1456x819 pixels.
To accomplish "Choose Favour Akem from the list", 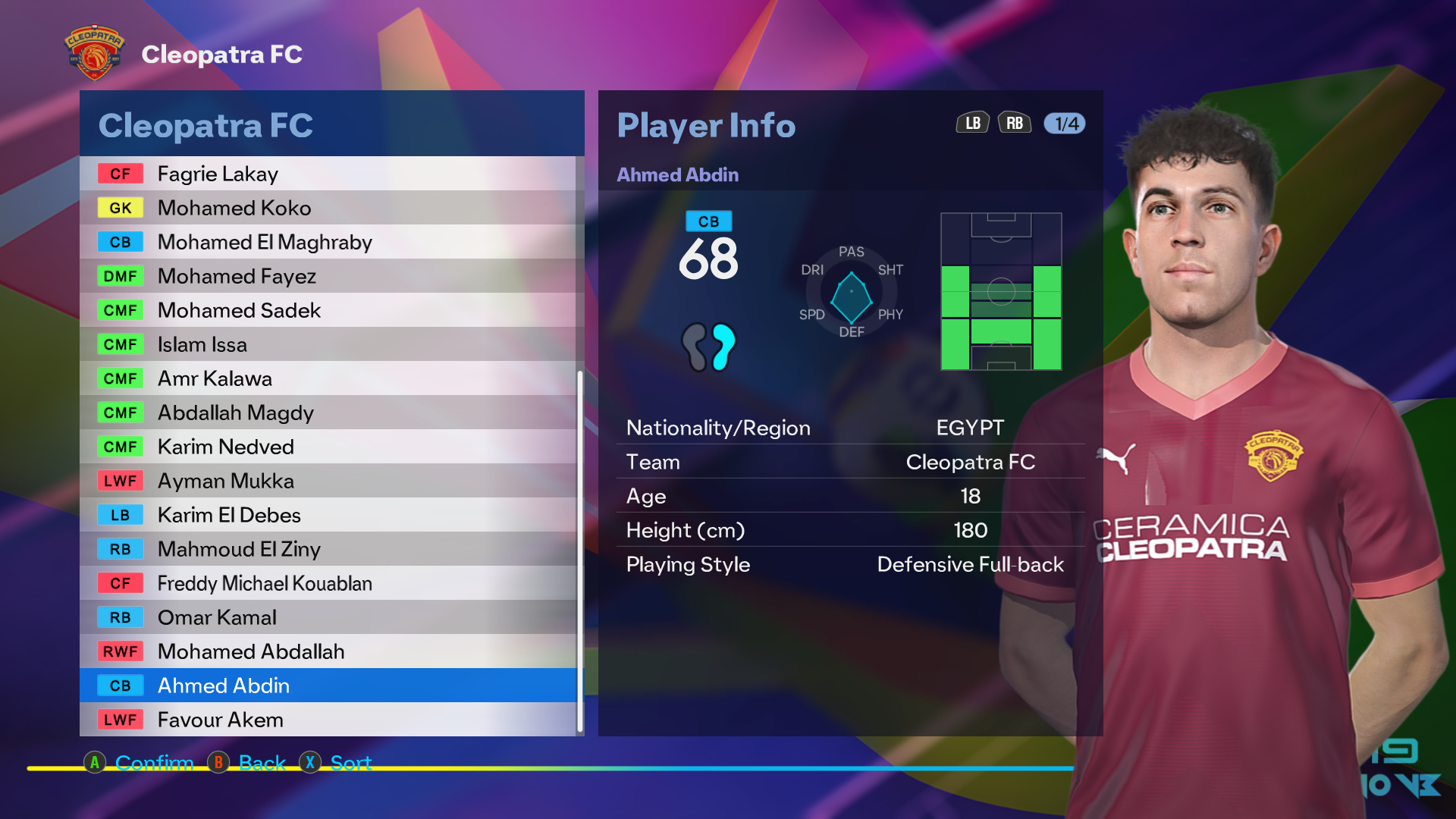I will pos(328,720).
